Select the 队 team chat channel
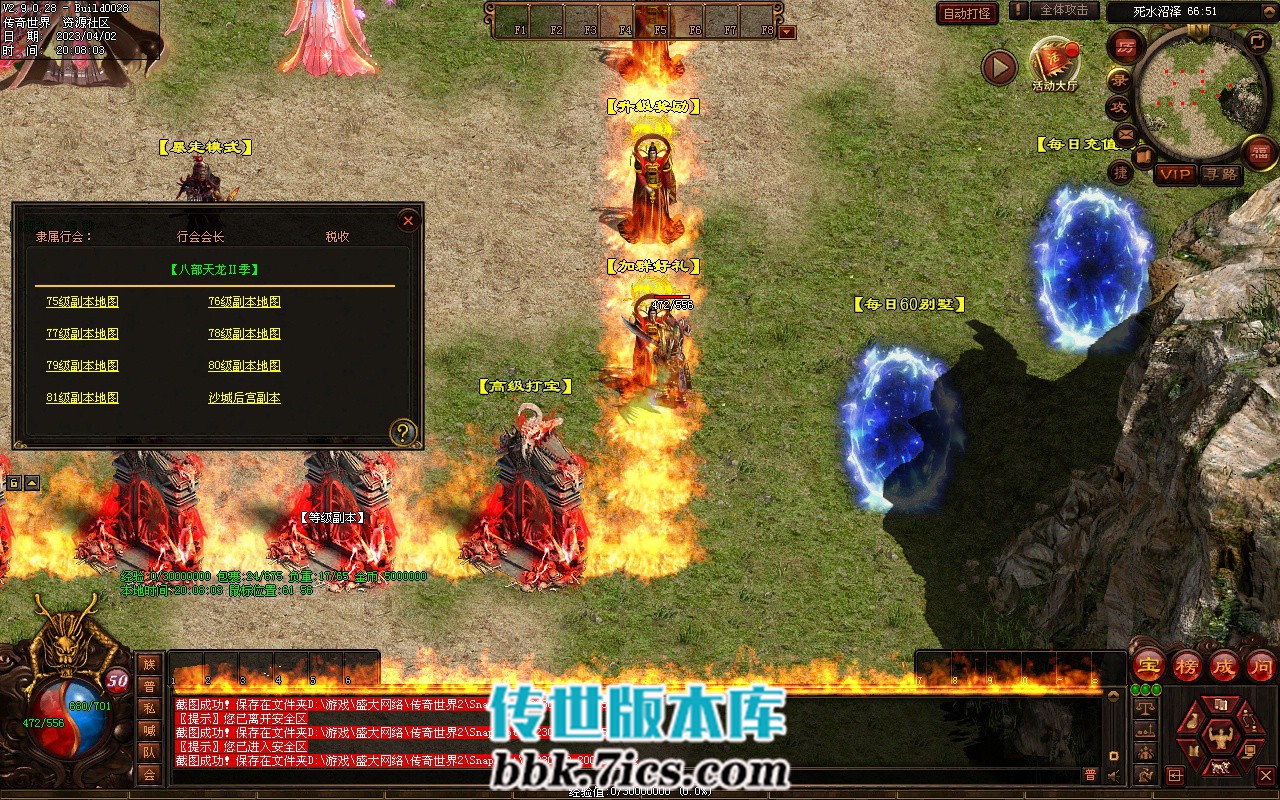This screenshot has height=800, width=1280. coord(149,752)
